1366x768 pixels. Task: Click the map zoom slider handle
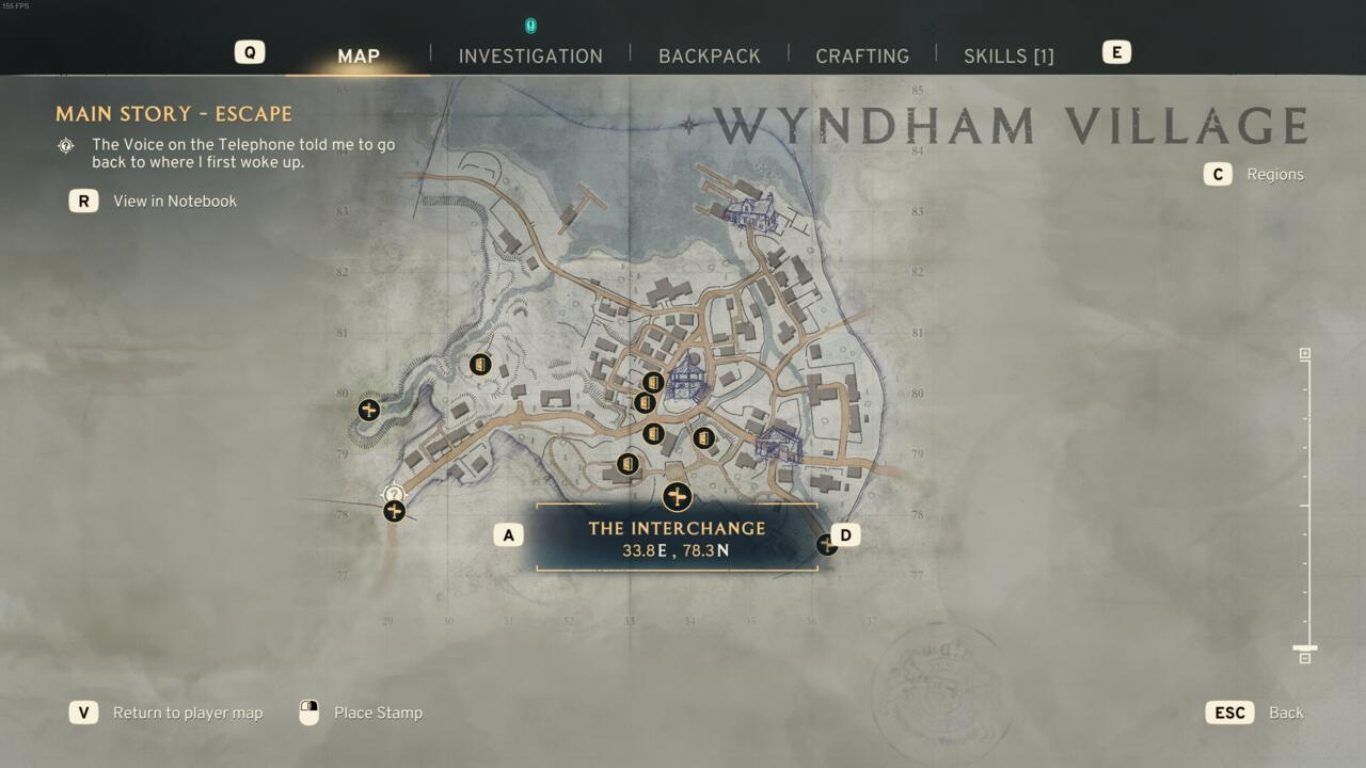[x=1305, y=648]
